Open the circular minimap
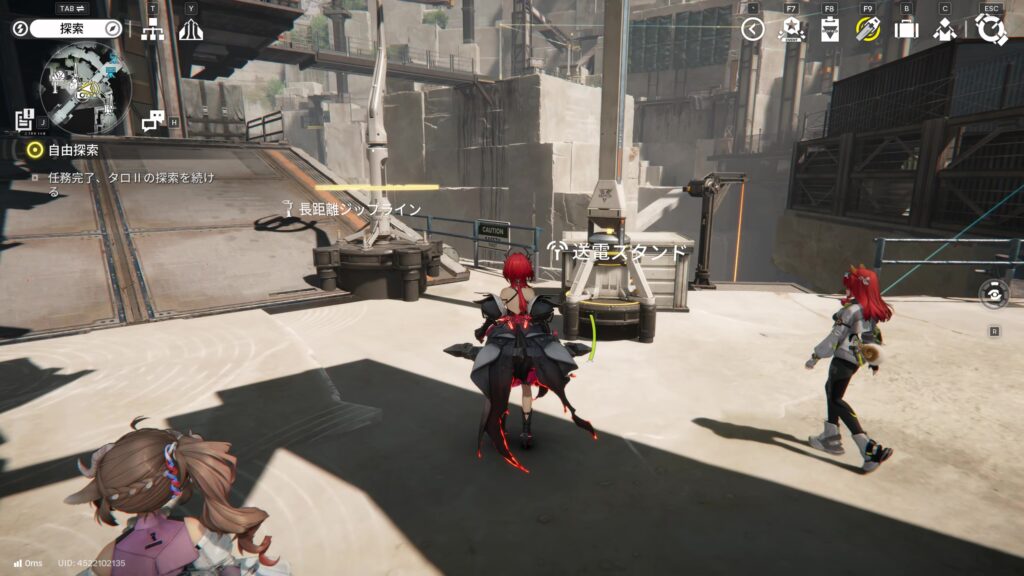The image size is (1024, 576). [86, 88]
